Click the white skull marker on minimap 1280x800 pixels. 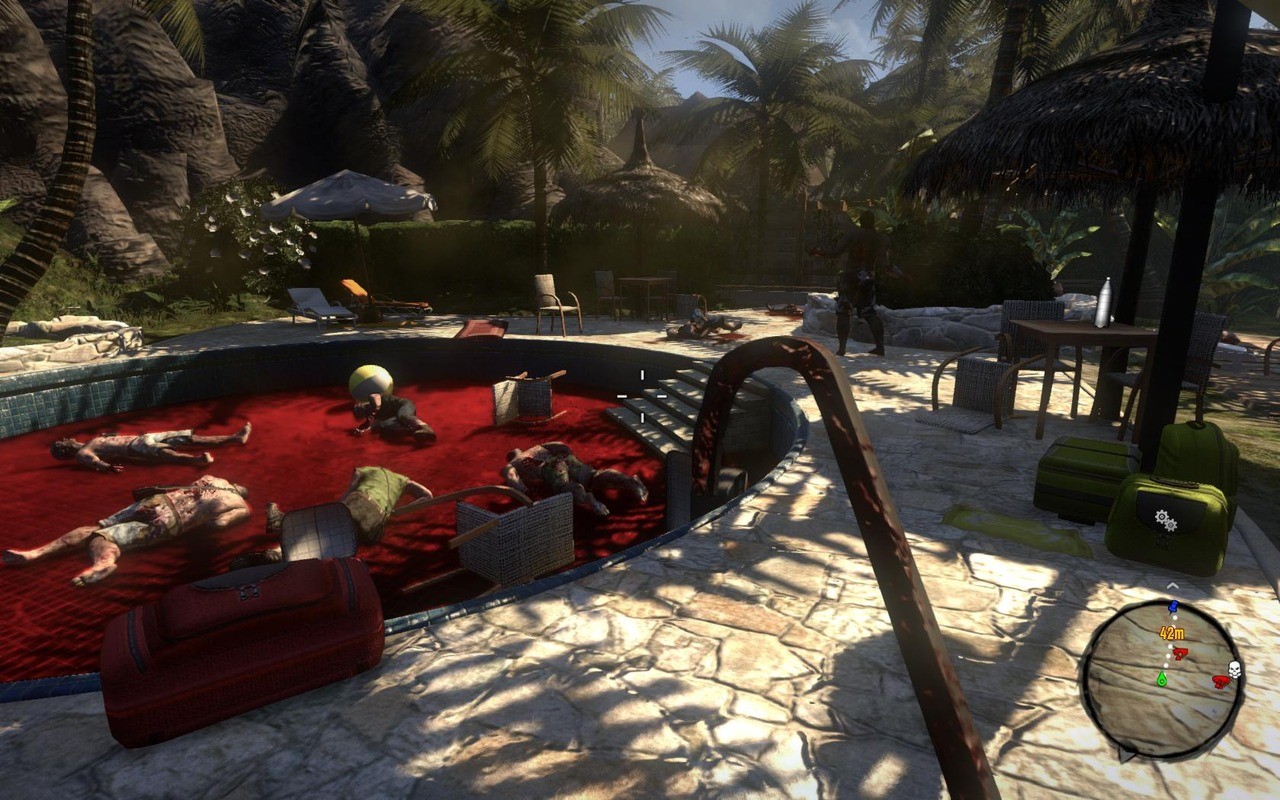[x=1234, y=671]
